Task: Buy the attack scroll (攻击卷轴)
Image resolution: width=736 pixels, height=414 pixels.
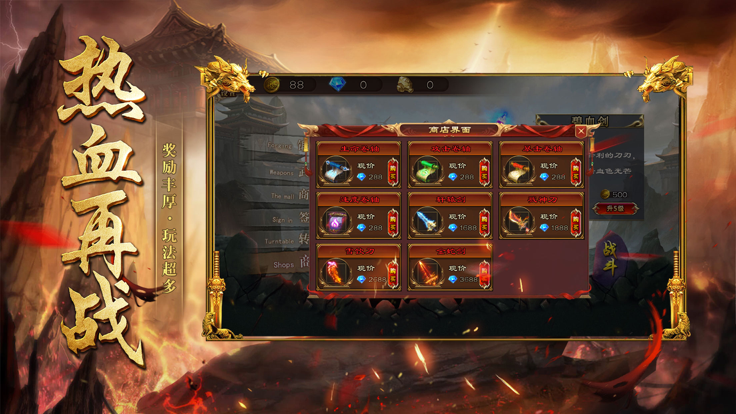Action: click(484, 171)
